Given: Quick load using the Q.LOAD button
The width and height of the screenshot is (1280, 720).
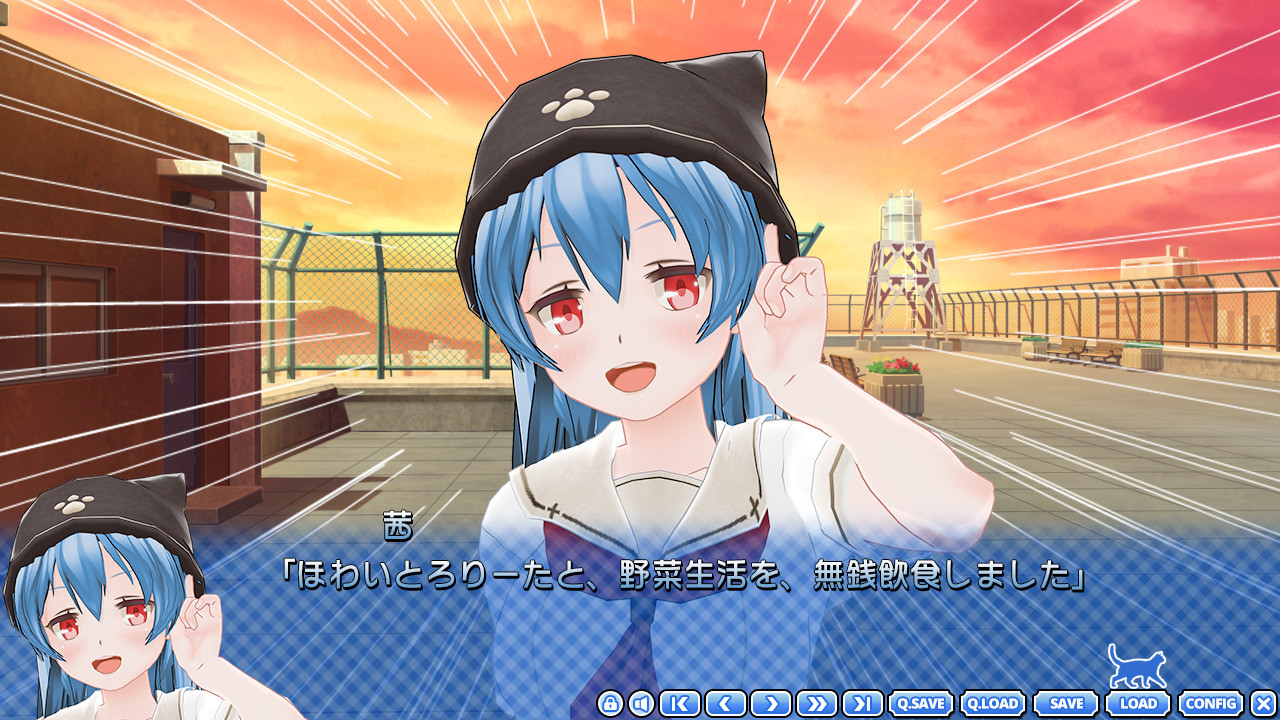Looking at the screenshot, I should pyautogui.click(x=993, y=704).
